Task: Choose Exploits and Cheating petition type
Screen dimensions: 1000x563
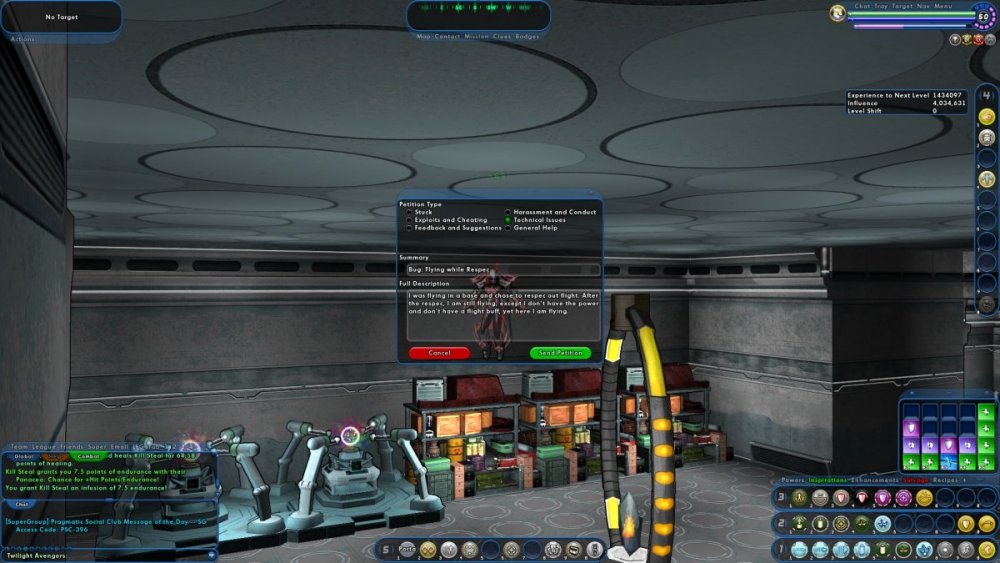Action: point(408,220)
